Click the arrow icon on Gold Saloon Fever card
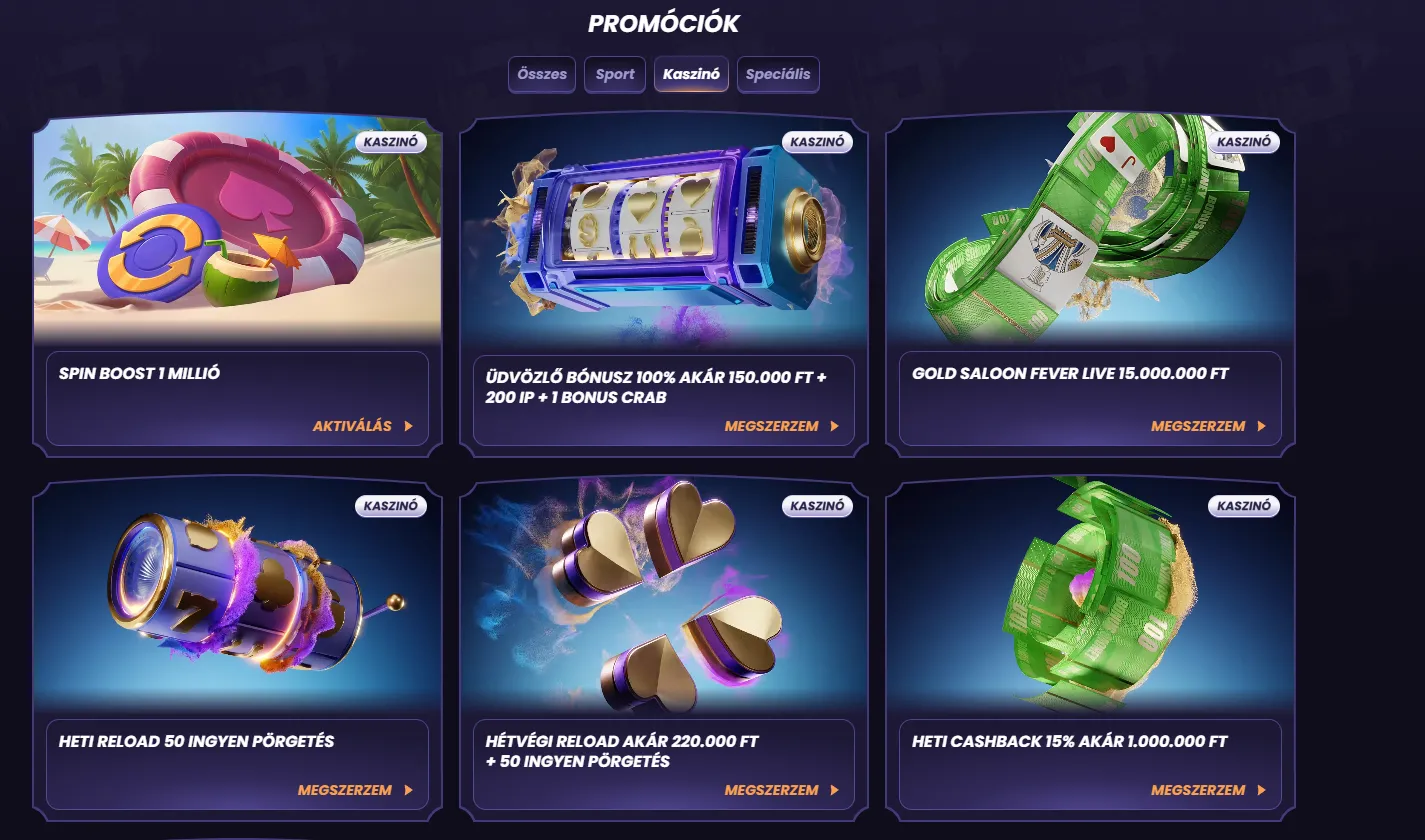Viewport: 1425px width, 840px height. pyautogui.click(x=1260, y=426)
